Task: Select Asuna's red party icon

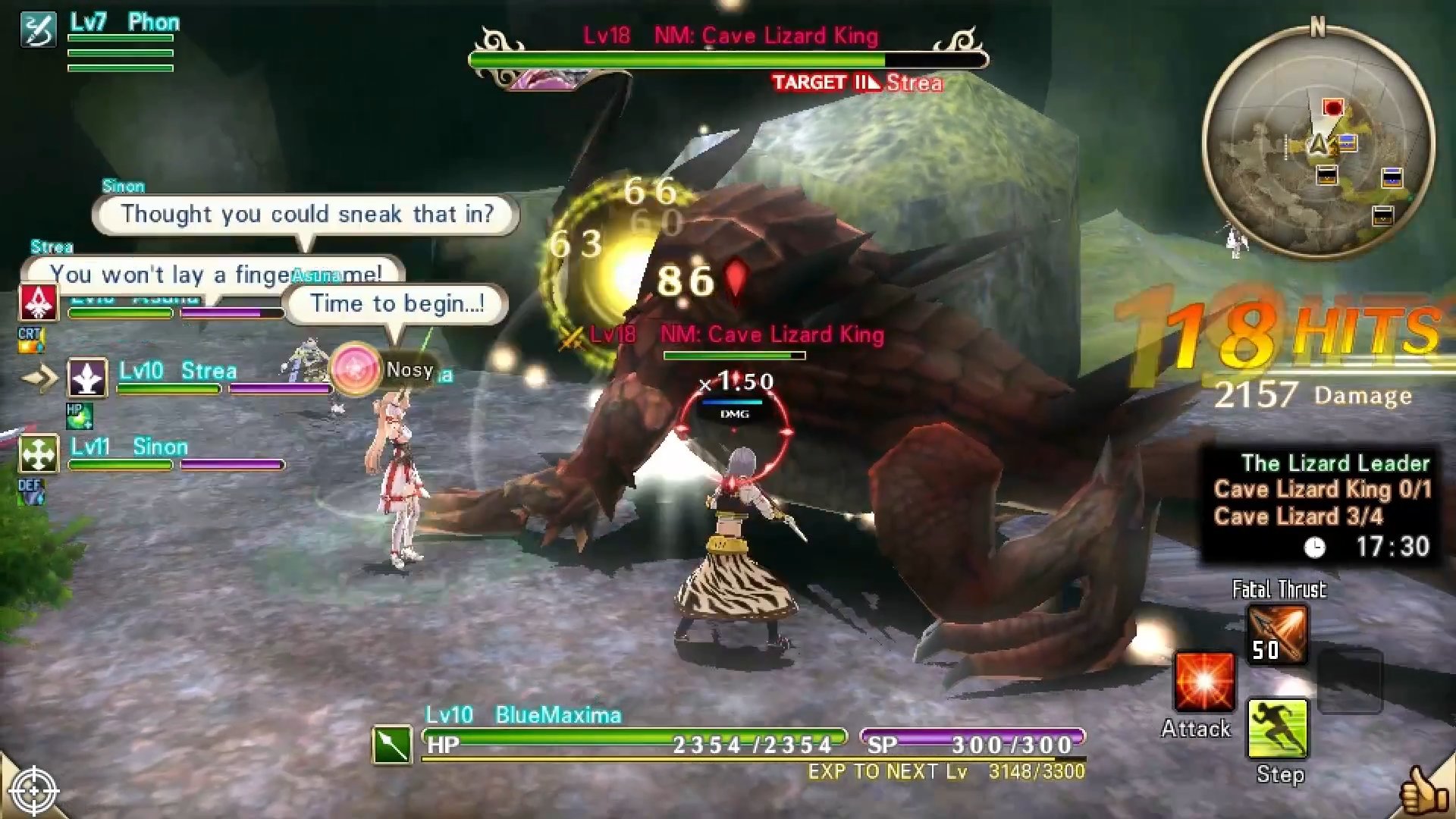Action: (x=38, y=302)
